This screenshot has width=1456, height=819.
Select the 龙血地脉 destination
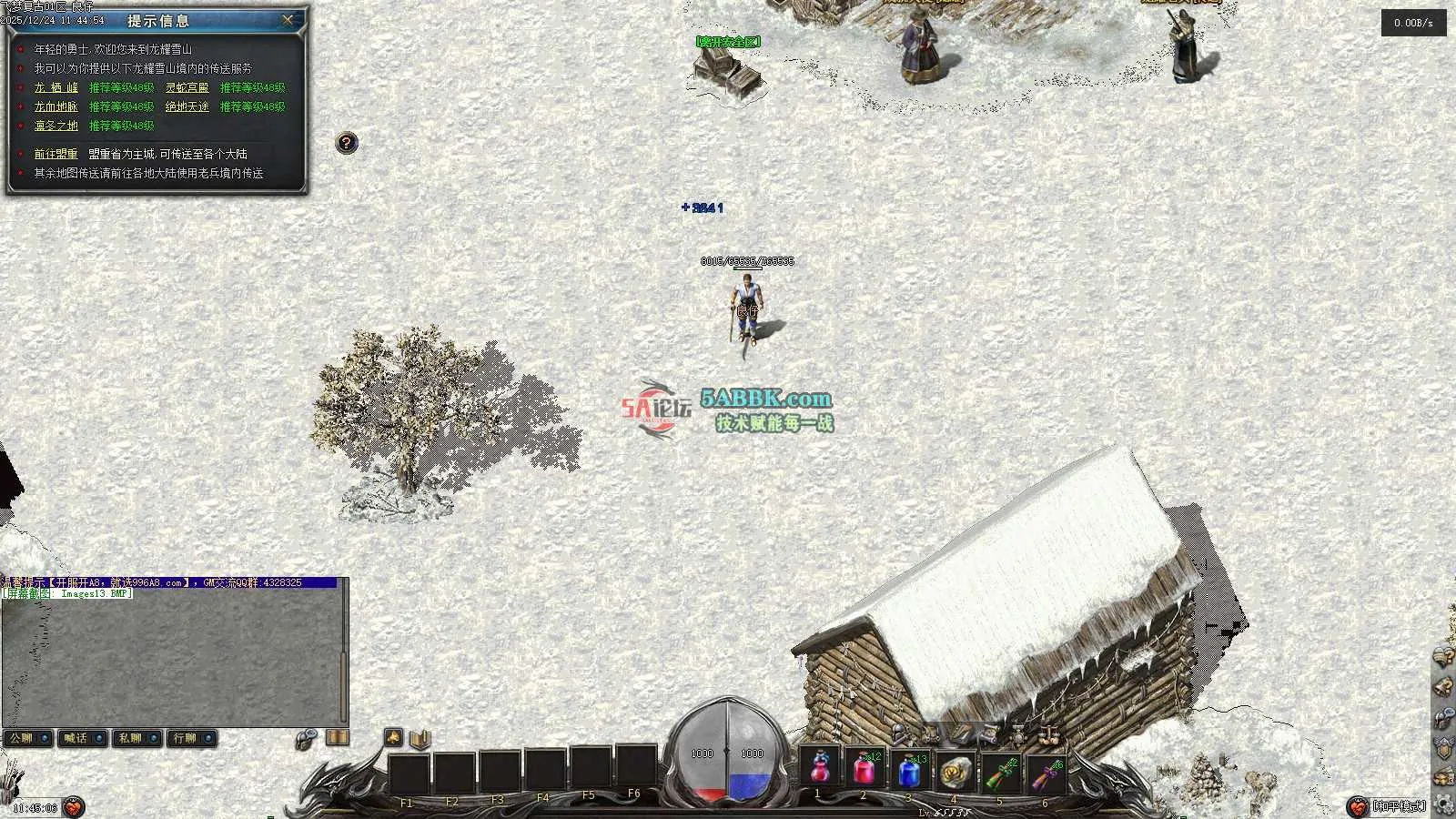[x=56, y=106]
